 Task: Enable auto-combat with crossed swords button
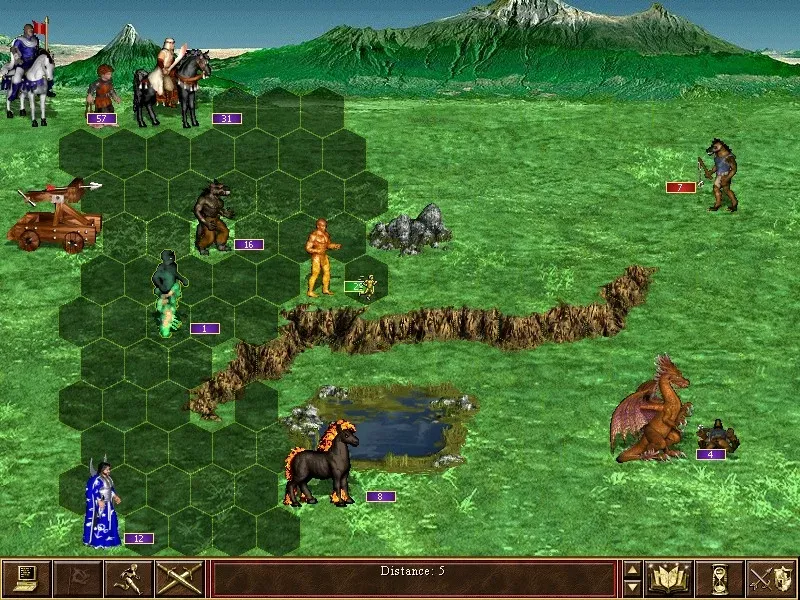[180, 578]
